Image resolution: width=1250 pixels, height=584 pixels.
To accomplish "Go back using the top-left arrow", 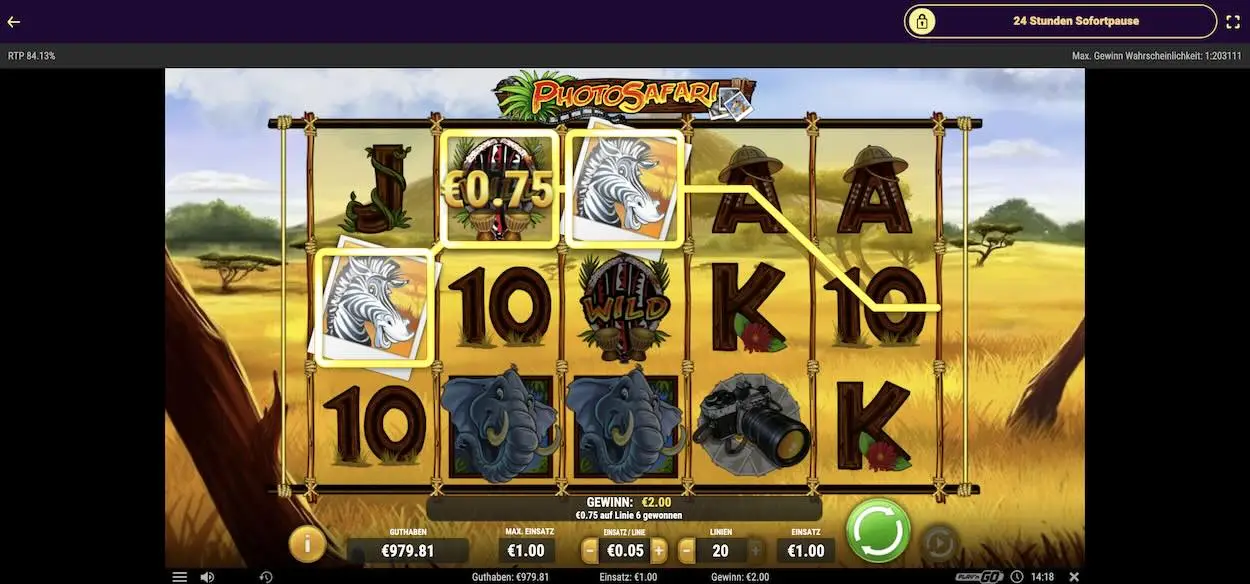I will pos(14,21).
